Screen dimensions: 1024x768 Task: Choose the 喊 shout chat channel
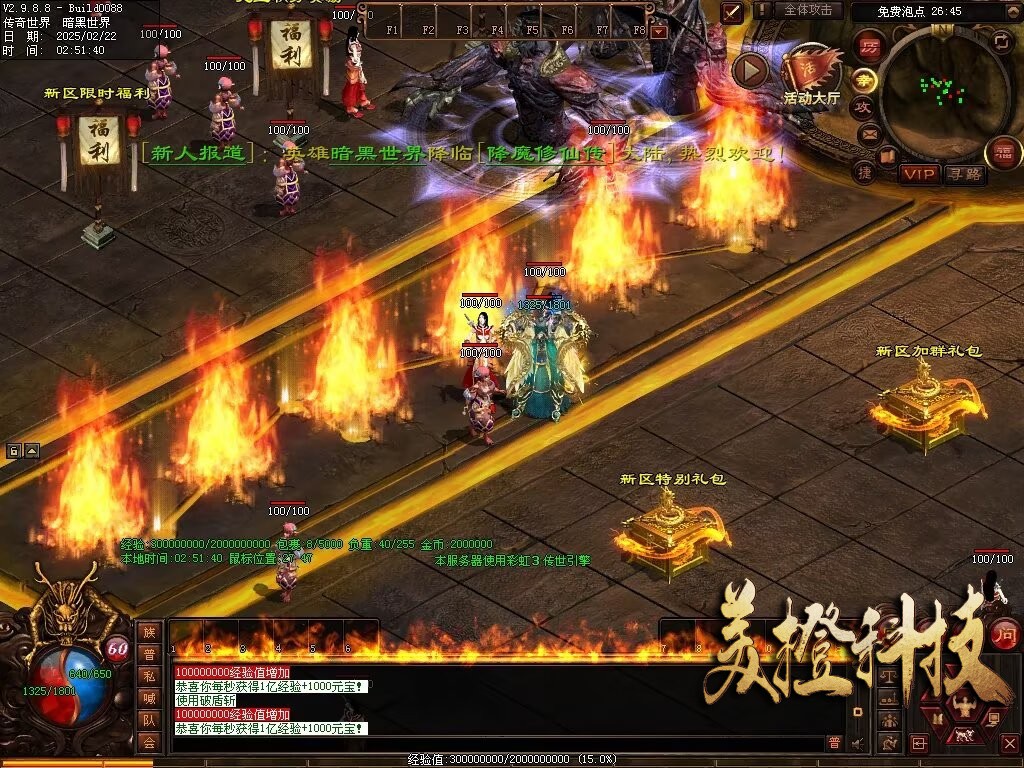coord(149,698)
